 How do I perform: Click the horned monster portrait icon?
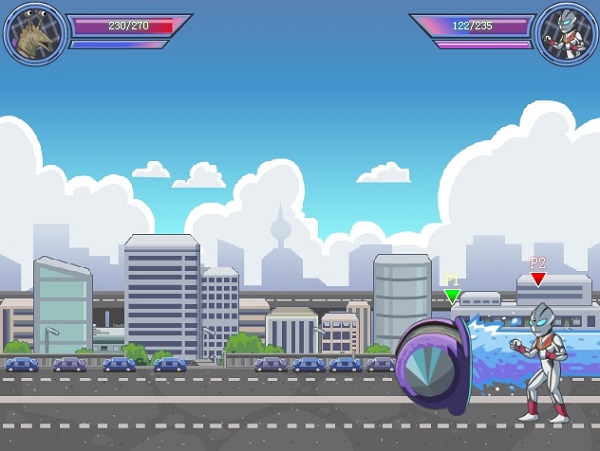[x=34, y=34]
